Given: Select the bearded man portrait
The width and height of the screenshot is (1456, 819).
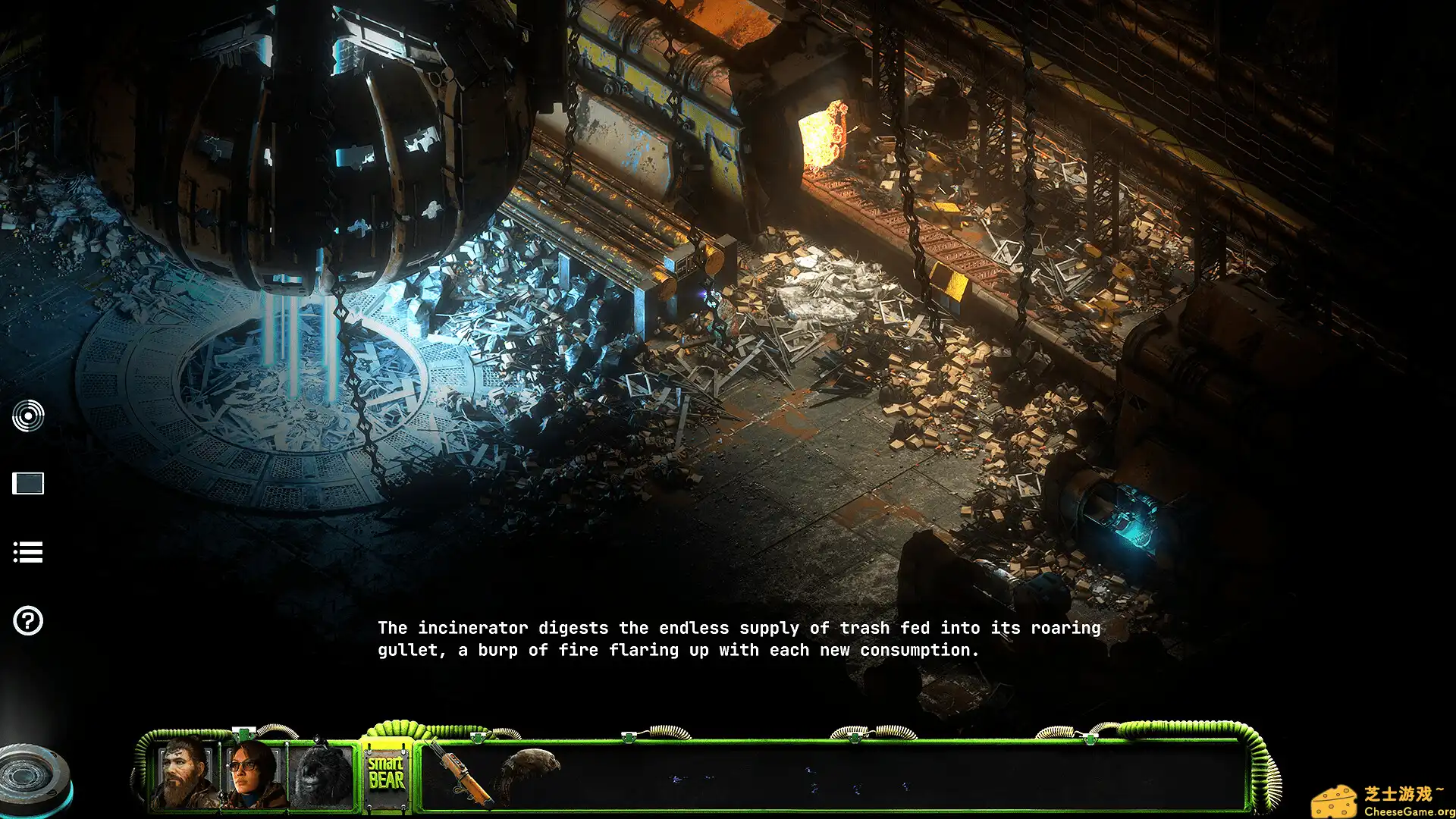Looking at the screenshot, I should point(185,775).
